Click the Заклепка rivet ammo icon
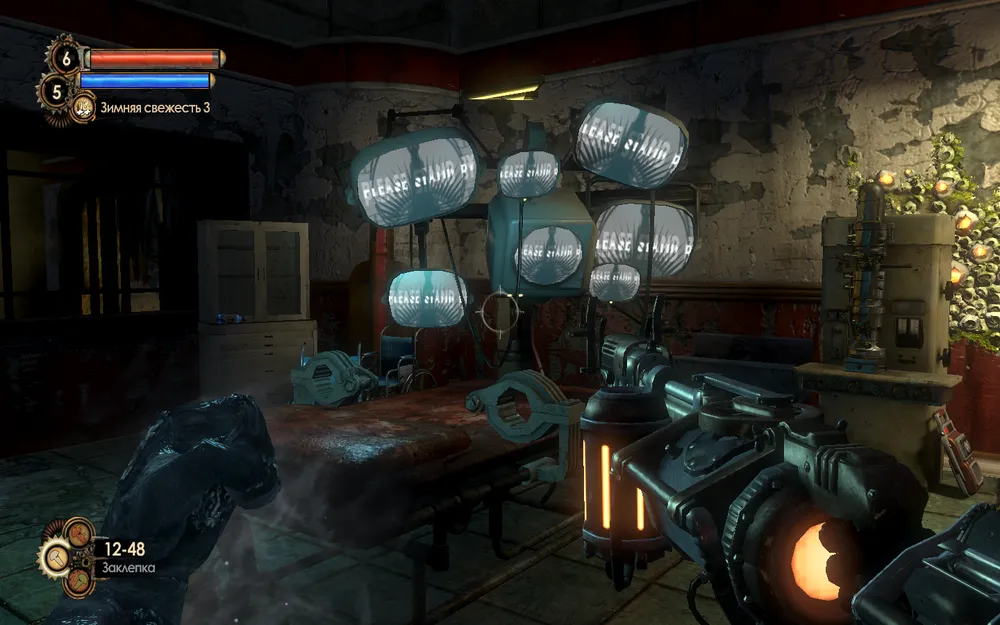The width and height of the screenshot is (1000, 625). [x=57, y=557]
